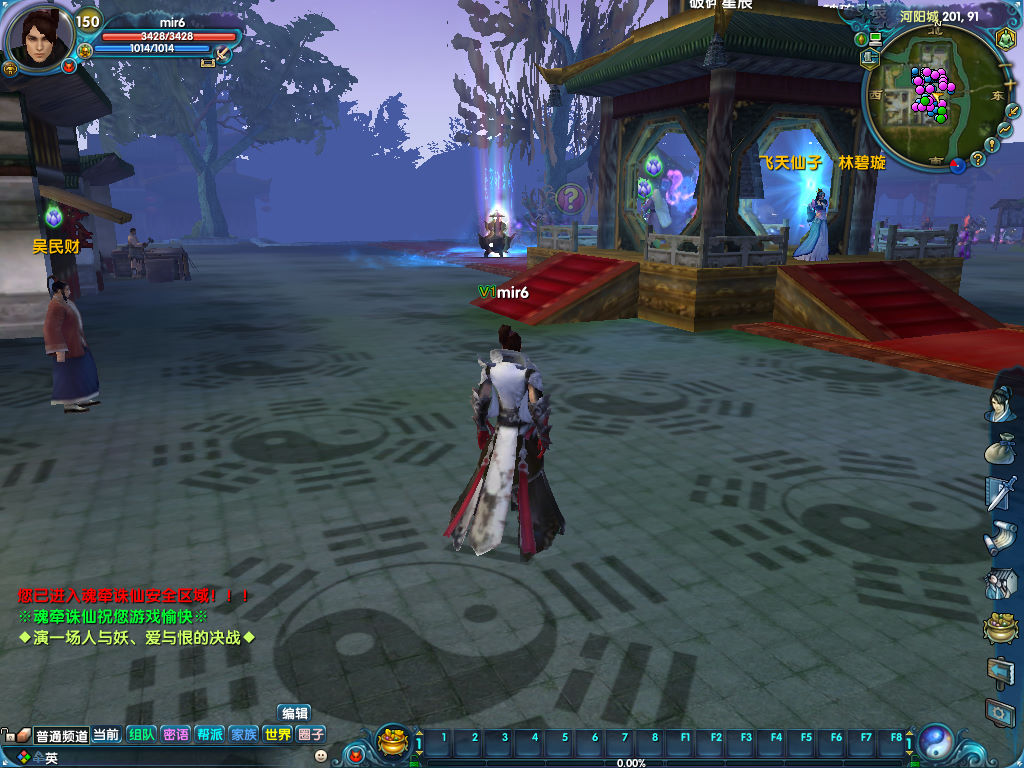Open the green meditating figure icon
Screen dimensions: 1024x768
[x=1004, y=39]
